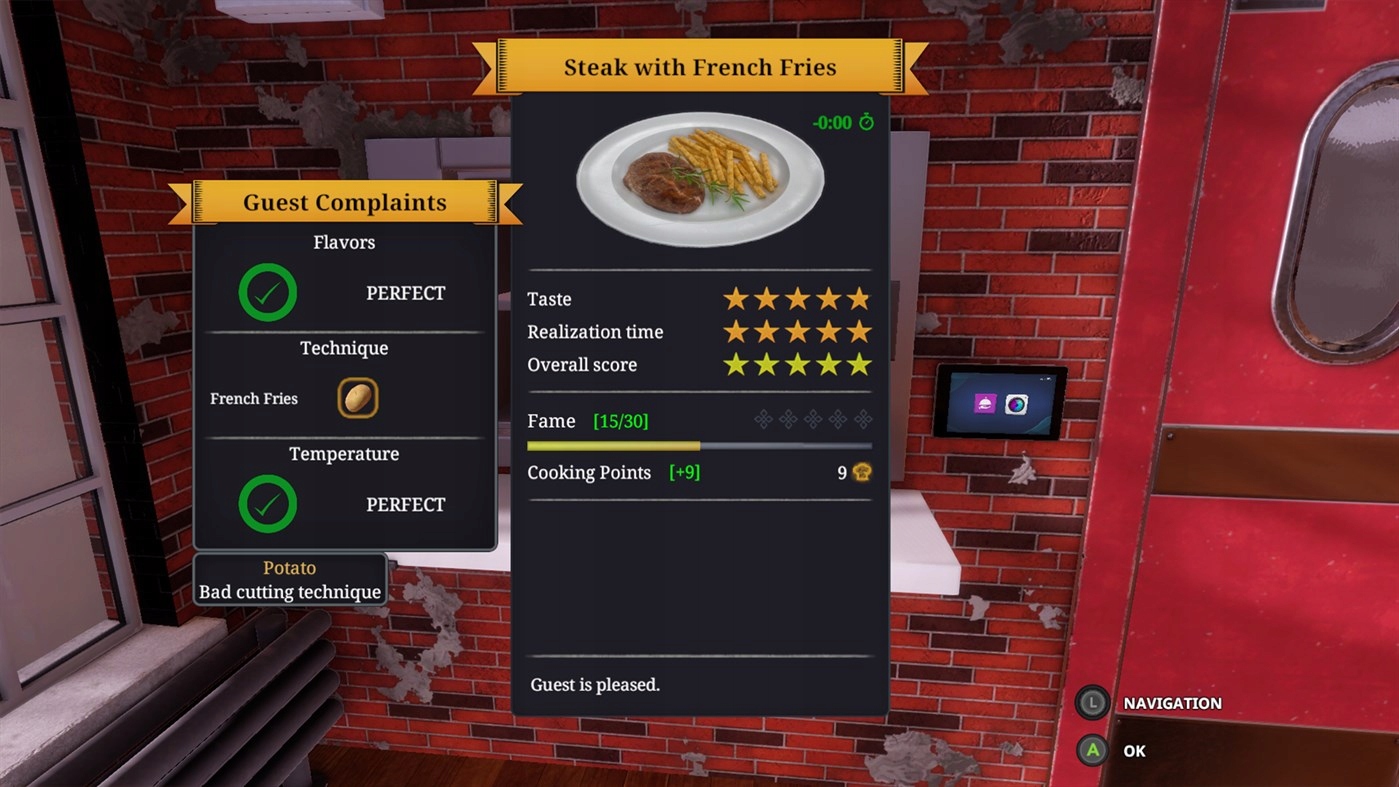Select the middle Realization time star
Screen dimensions: 1399x787
tap(797, 331)
